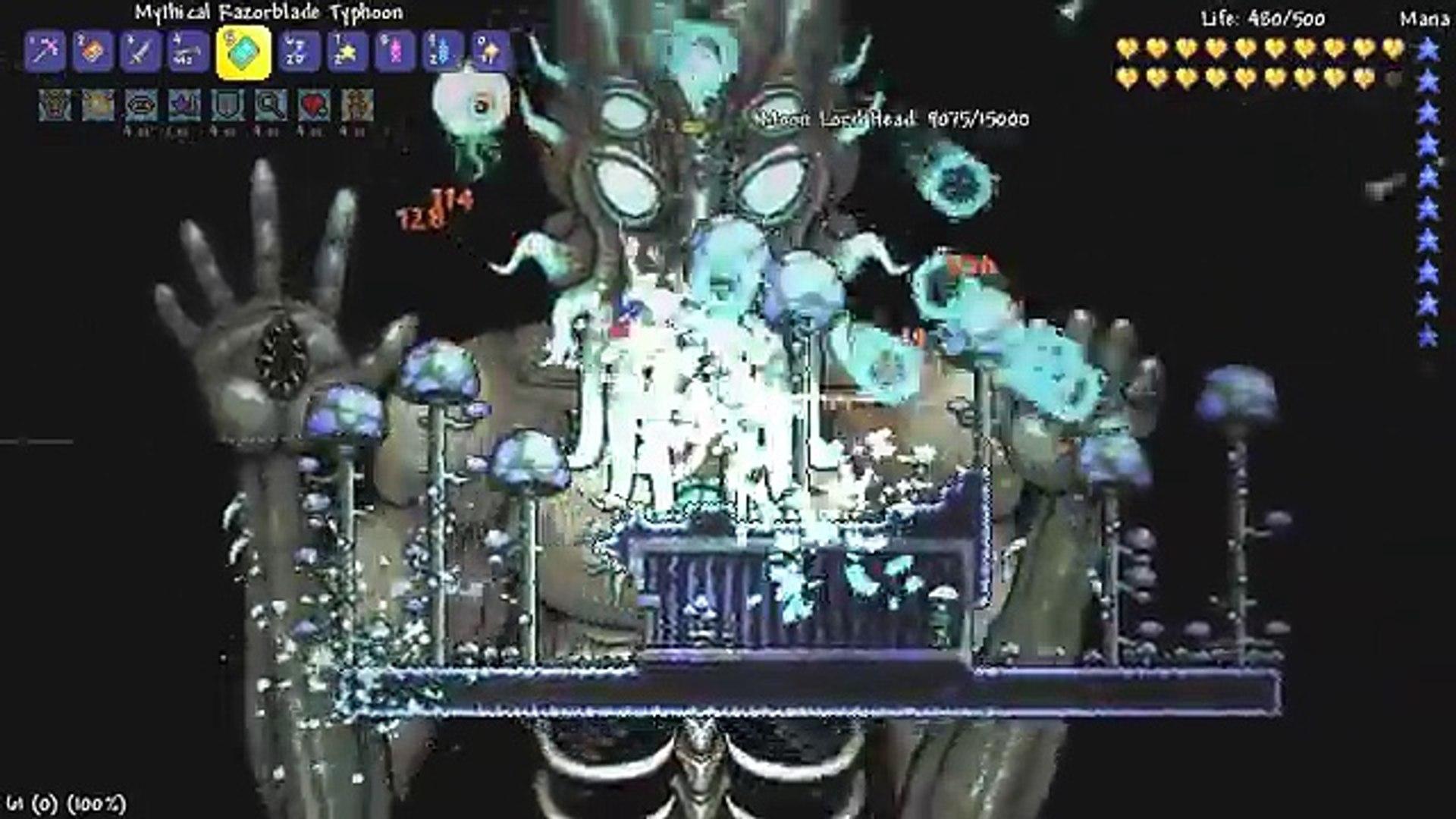Viewport: 1456px width, 819px height.
Task: Select the gun in hotbar slot 4
Action: tap(188, 53)
